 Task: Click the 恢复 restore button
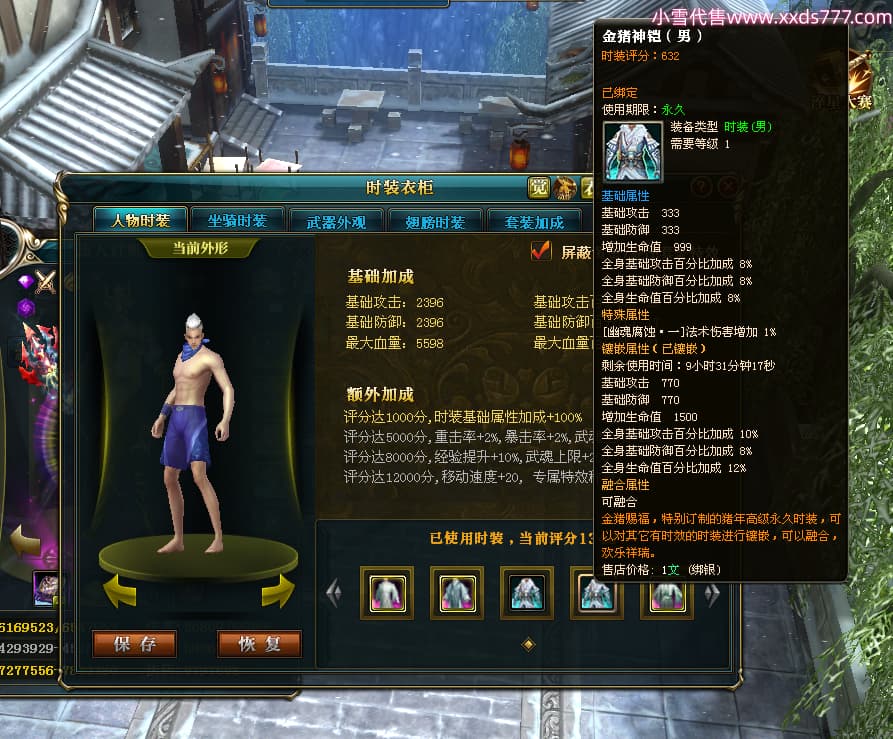(259, 644)
